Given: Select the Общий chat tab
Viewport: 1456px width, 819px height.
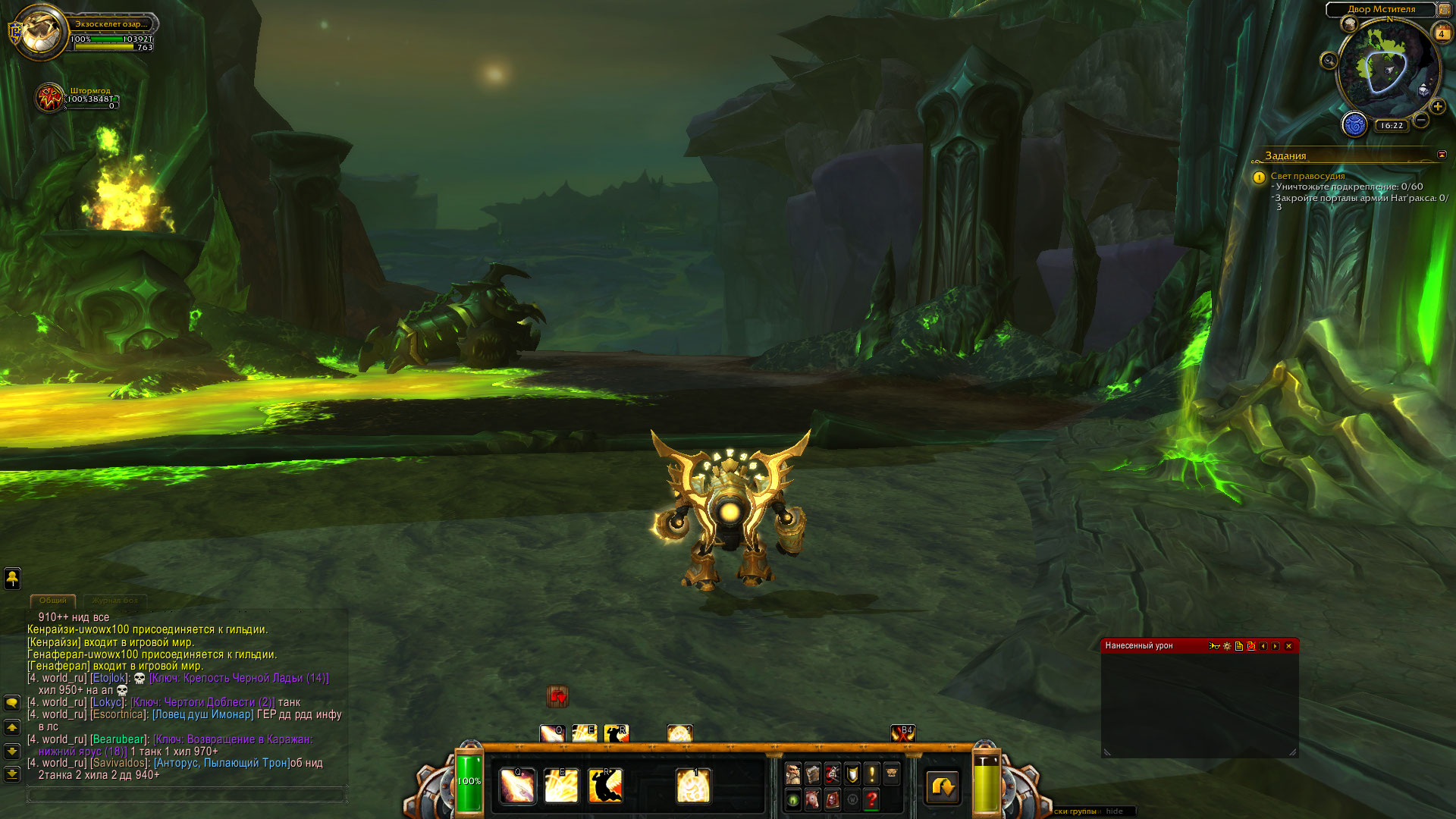Looking at the screenshot, I should (x=53, y=601).
